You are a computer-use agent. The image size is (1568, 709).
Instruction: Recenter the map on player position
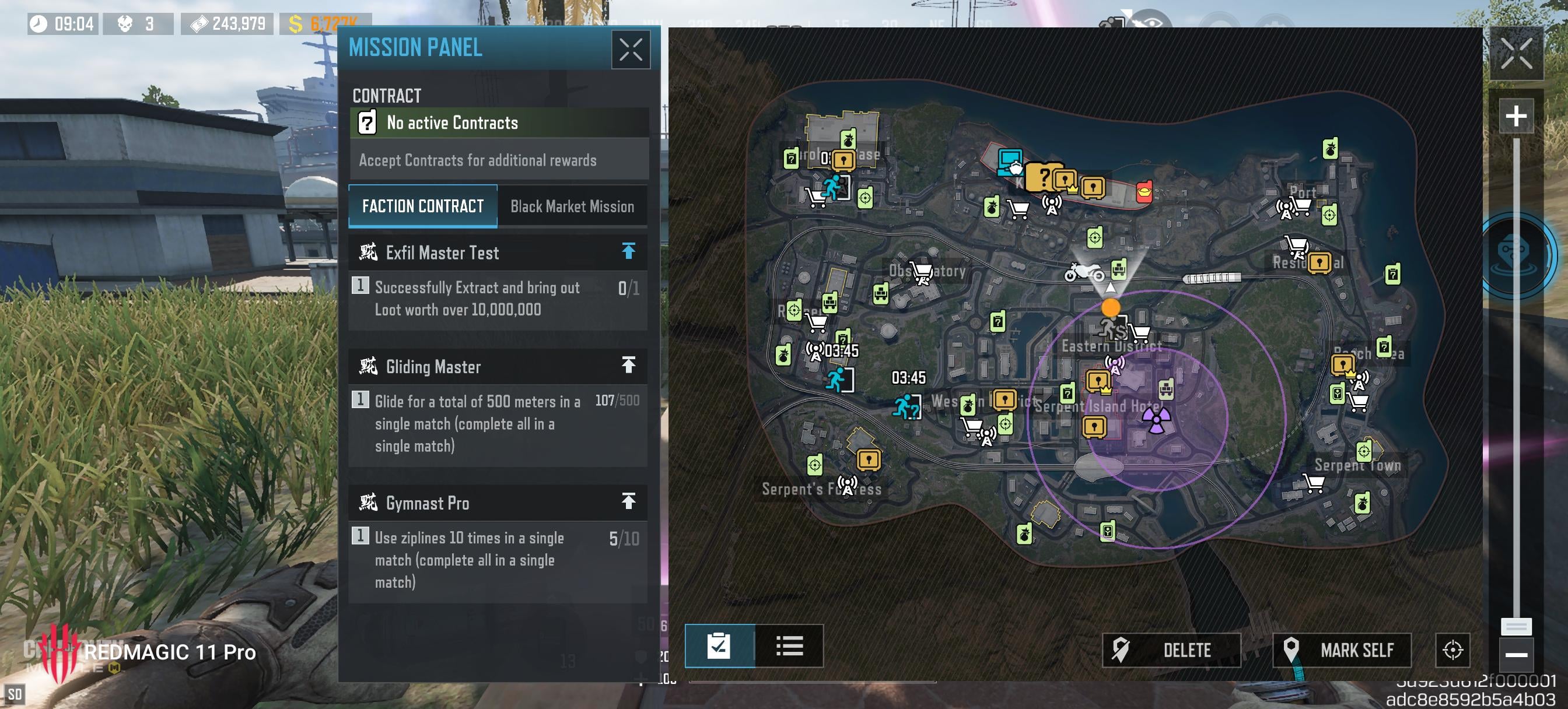point(1452,650)
